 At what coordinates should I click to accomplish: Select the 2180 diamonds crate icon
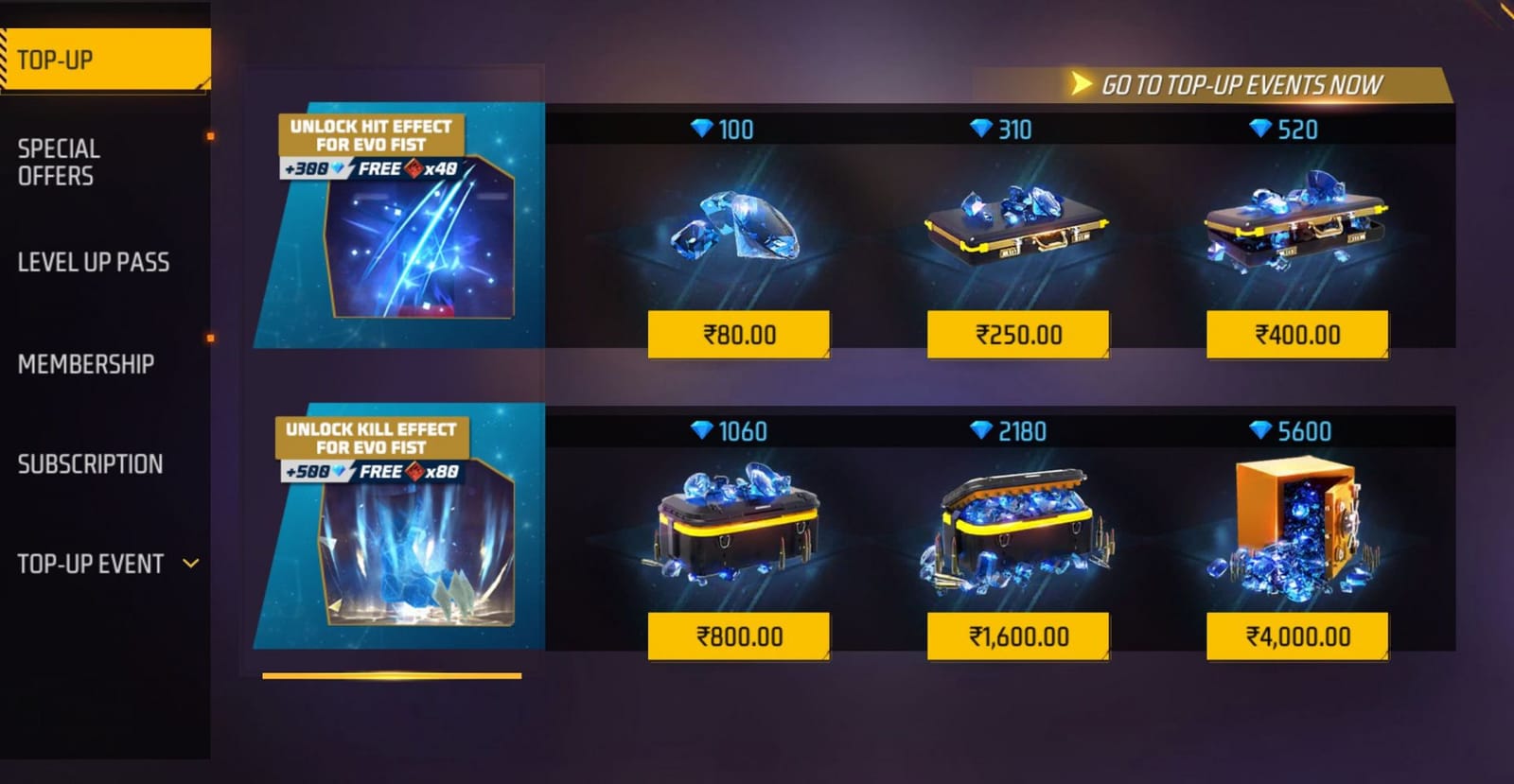click(x=1012, y=530)
